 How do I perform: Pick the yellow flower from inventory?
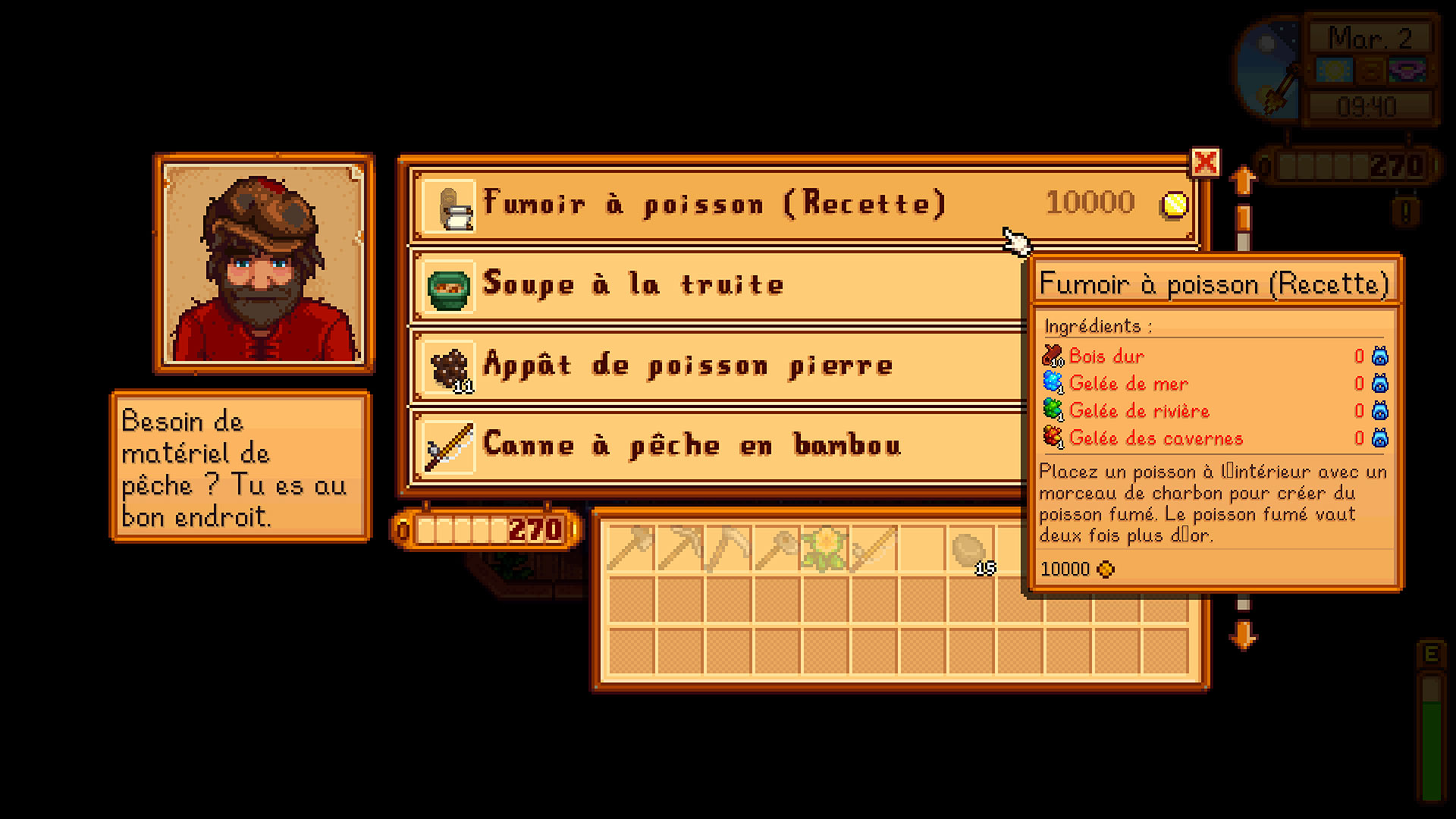tap(825, 548)
